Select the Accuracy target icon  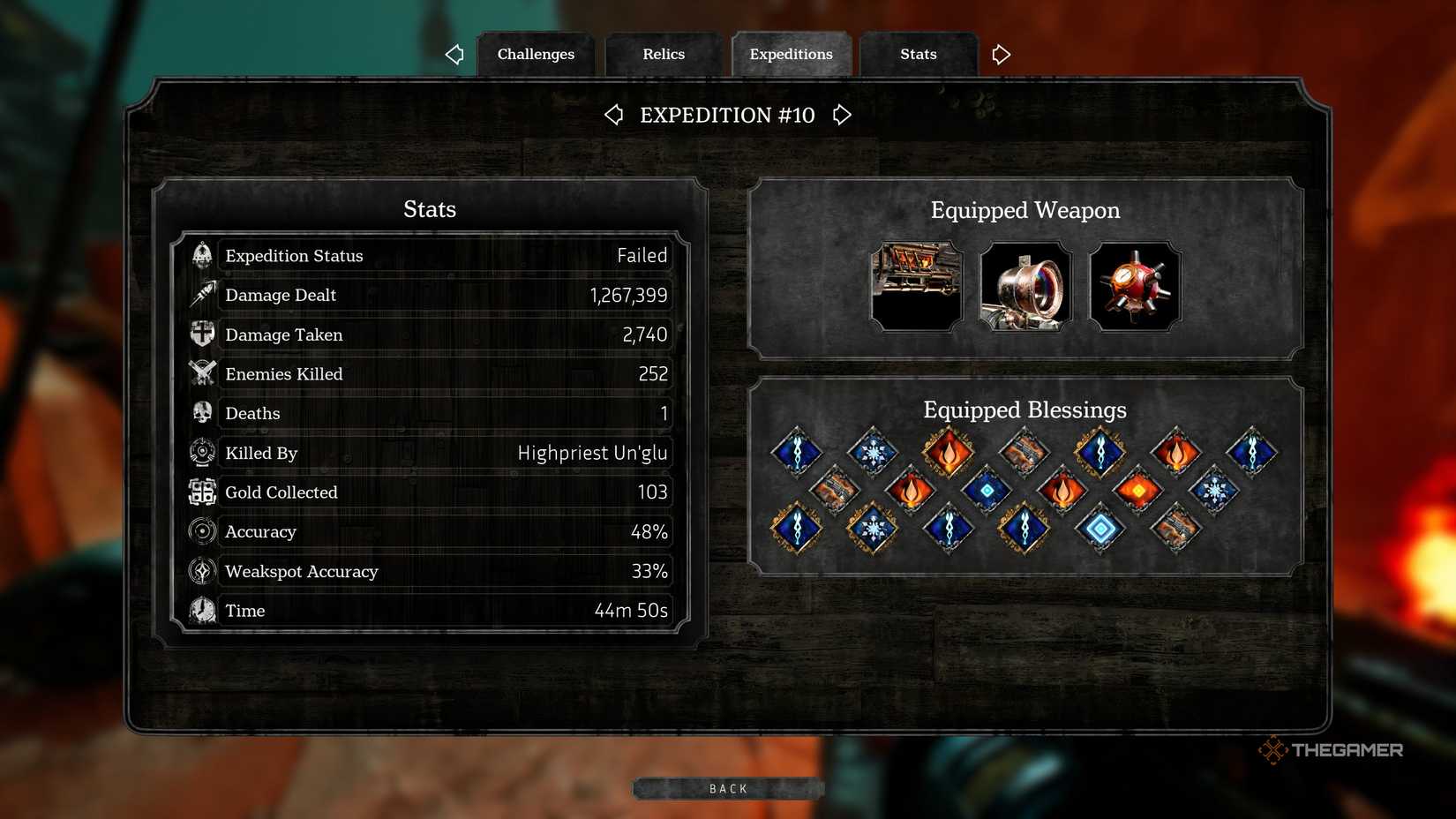[202, 531]
